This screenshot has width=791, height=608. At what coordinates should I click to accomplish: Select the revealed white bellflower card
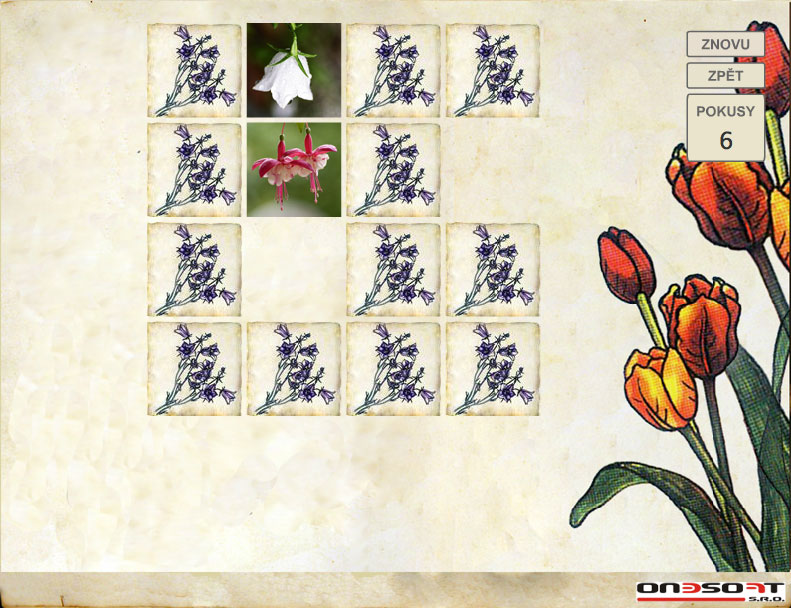(x=294, y=70)
